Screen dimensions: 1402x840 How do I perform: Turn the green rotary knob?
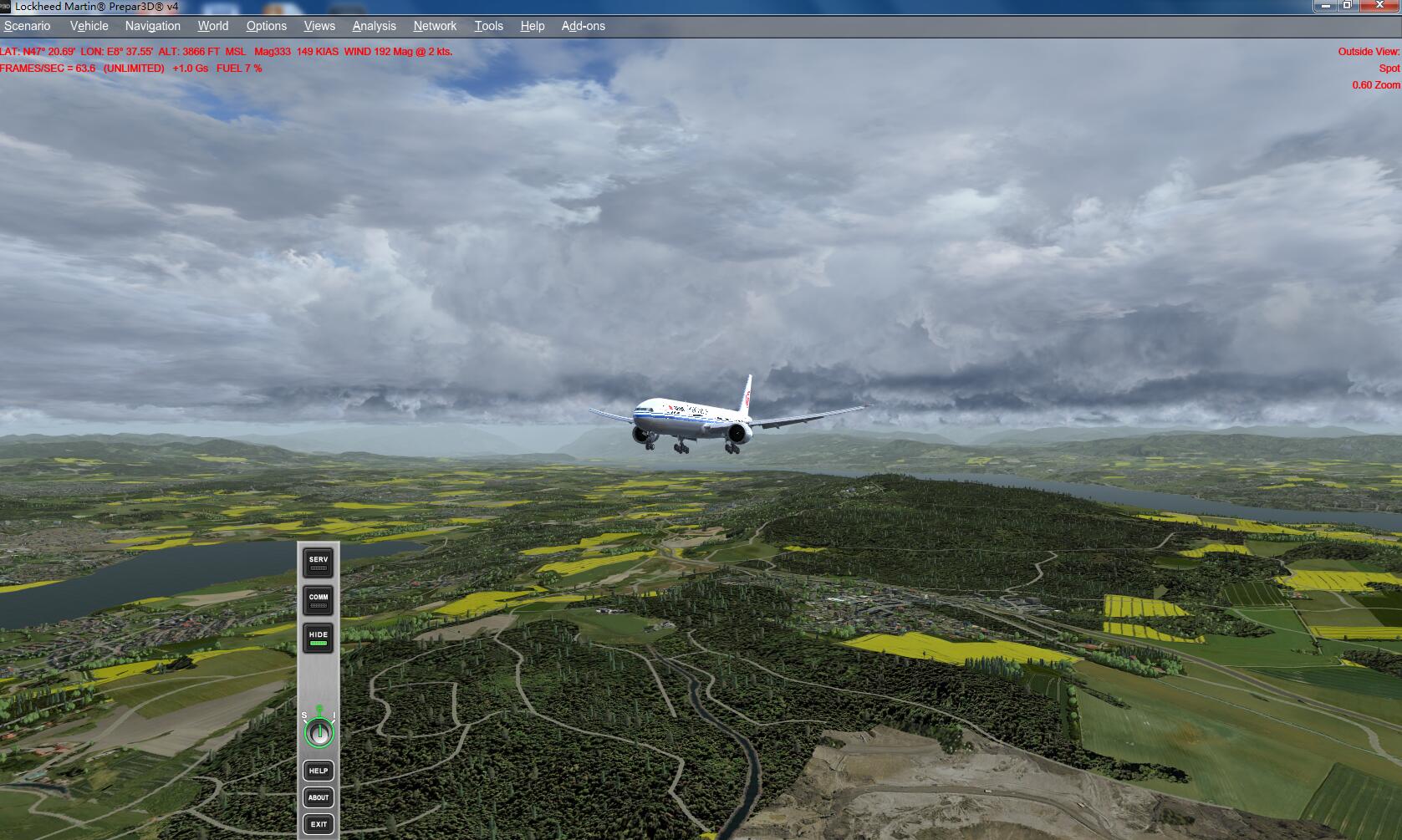[x=319, y=733]
